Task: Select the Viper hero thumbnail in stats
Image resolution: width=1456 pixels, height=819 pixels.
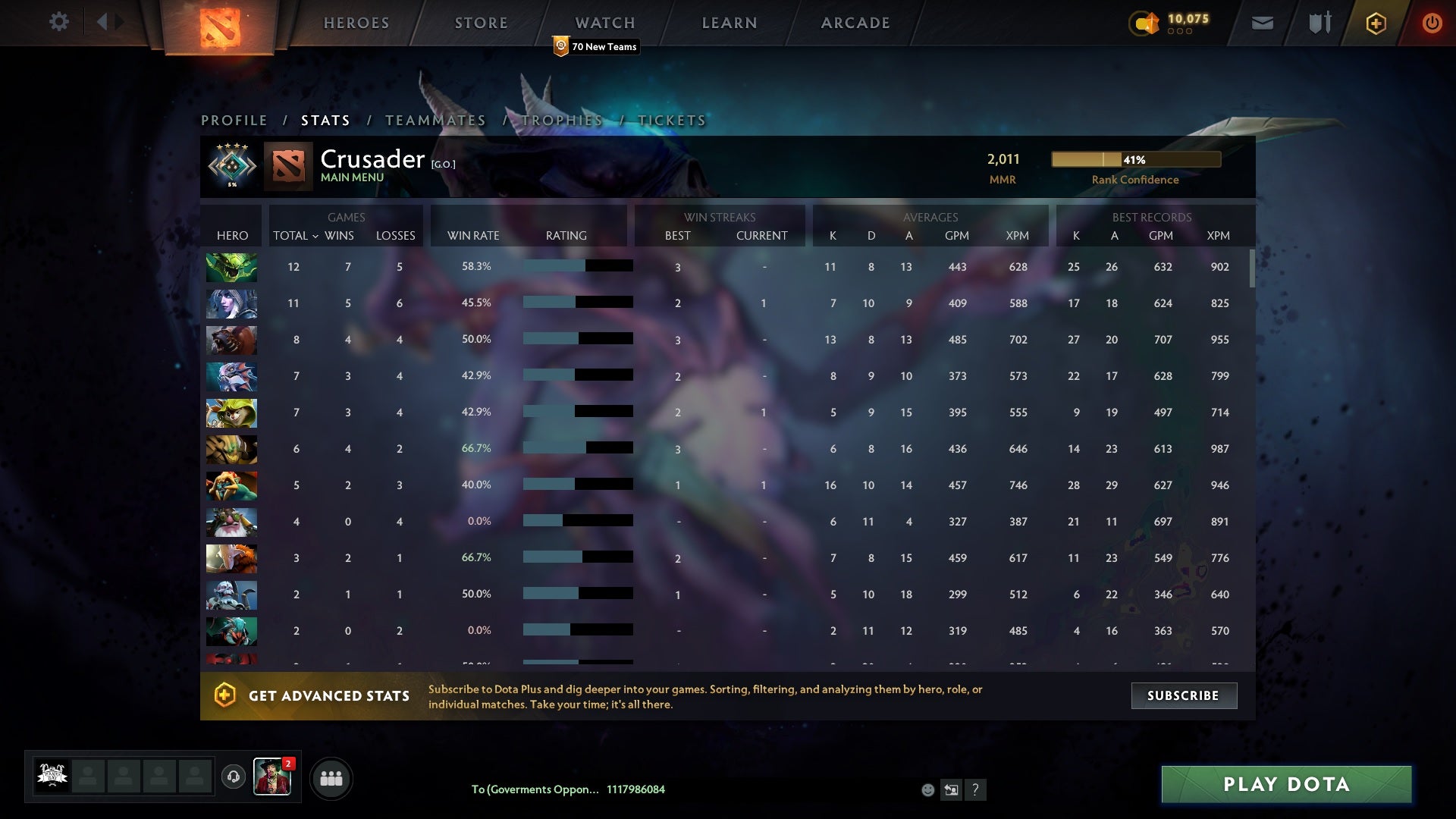Action: coord(231,267)
